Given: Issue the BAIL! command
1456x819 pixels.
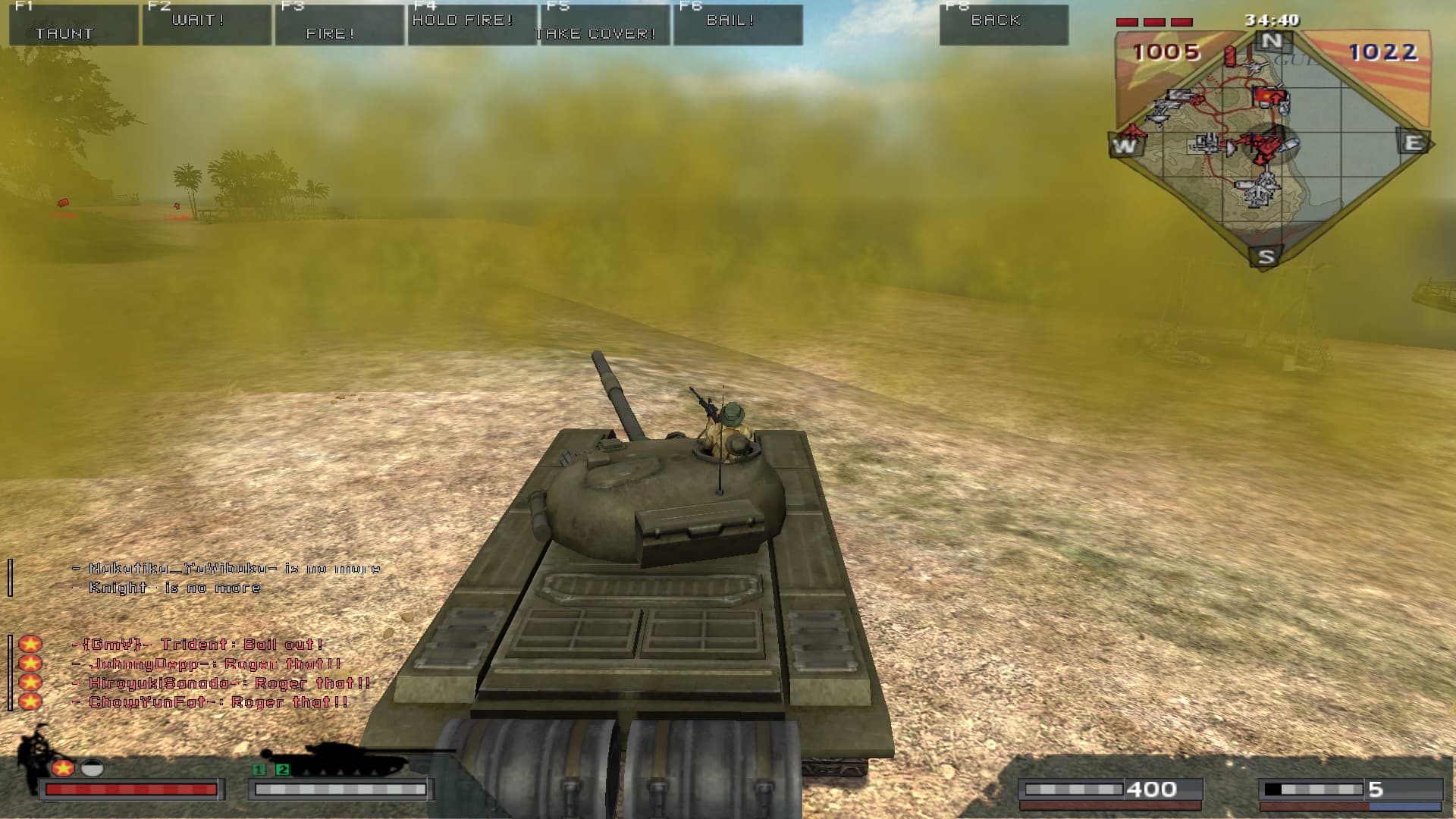Looking at the screenshot, I should coord(737,25).
